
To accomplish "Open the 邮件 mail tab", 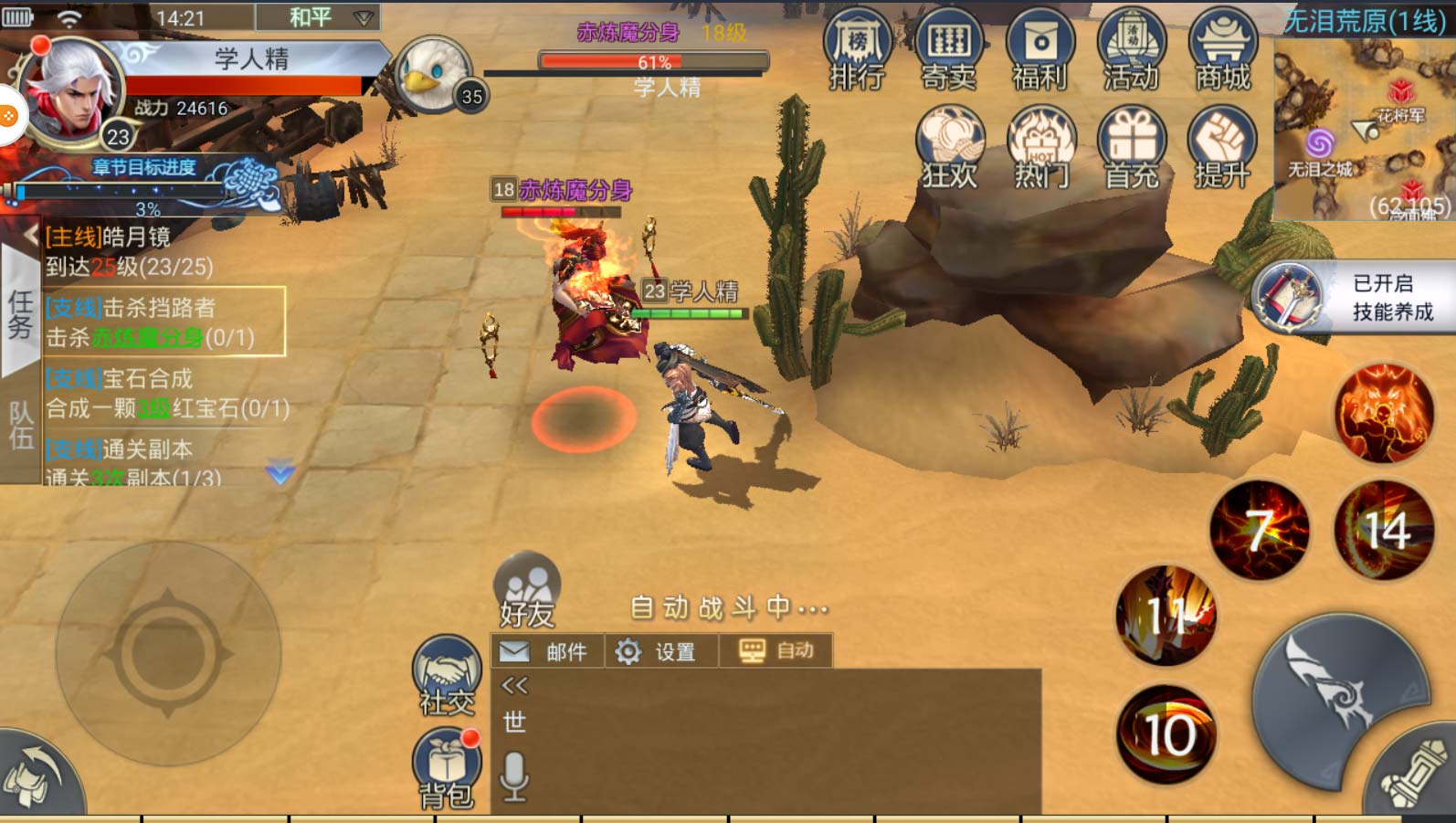I will pyautogui.click(x=548, y=651).
